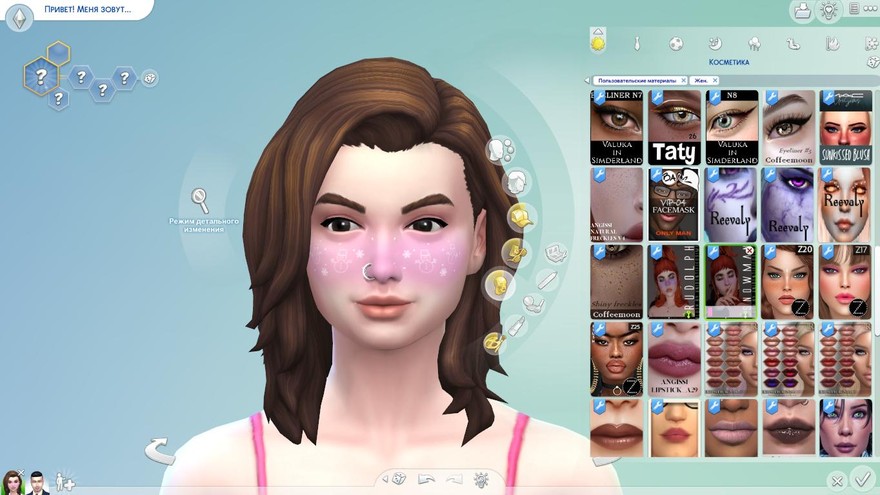
Task: Switch to the soccer ball athletic tab
Action: (x=676, y=44)
